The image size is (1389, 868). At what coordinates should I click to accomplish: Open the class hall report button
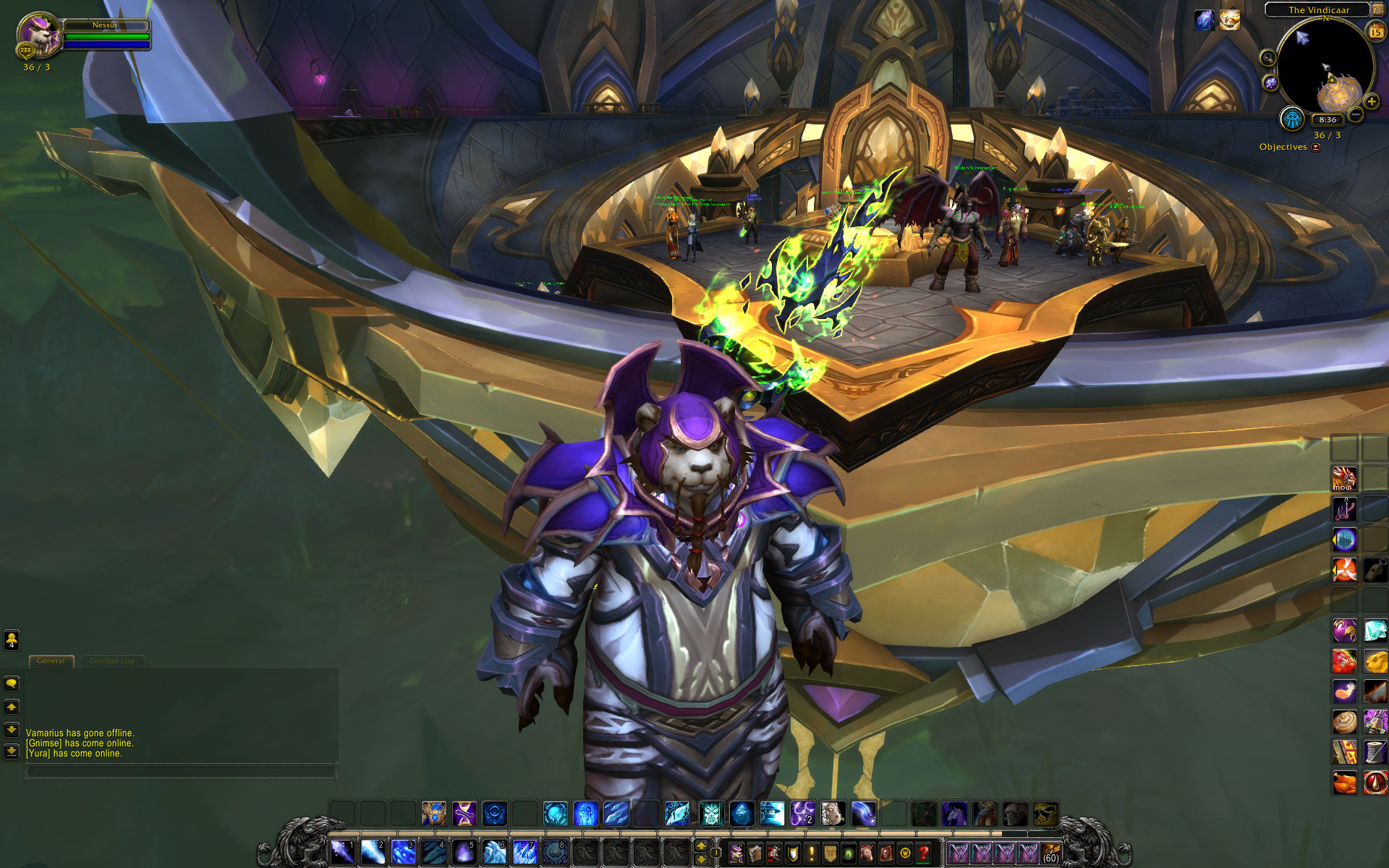click(1291, 118)
